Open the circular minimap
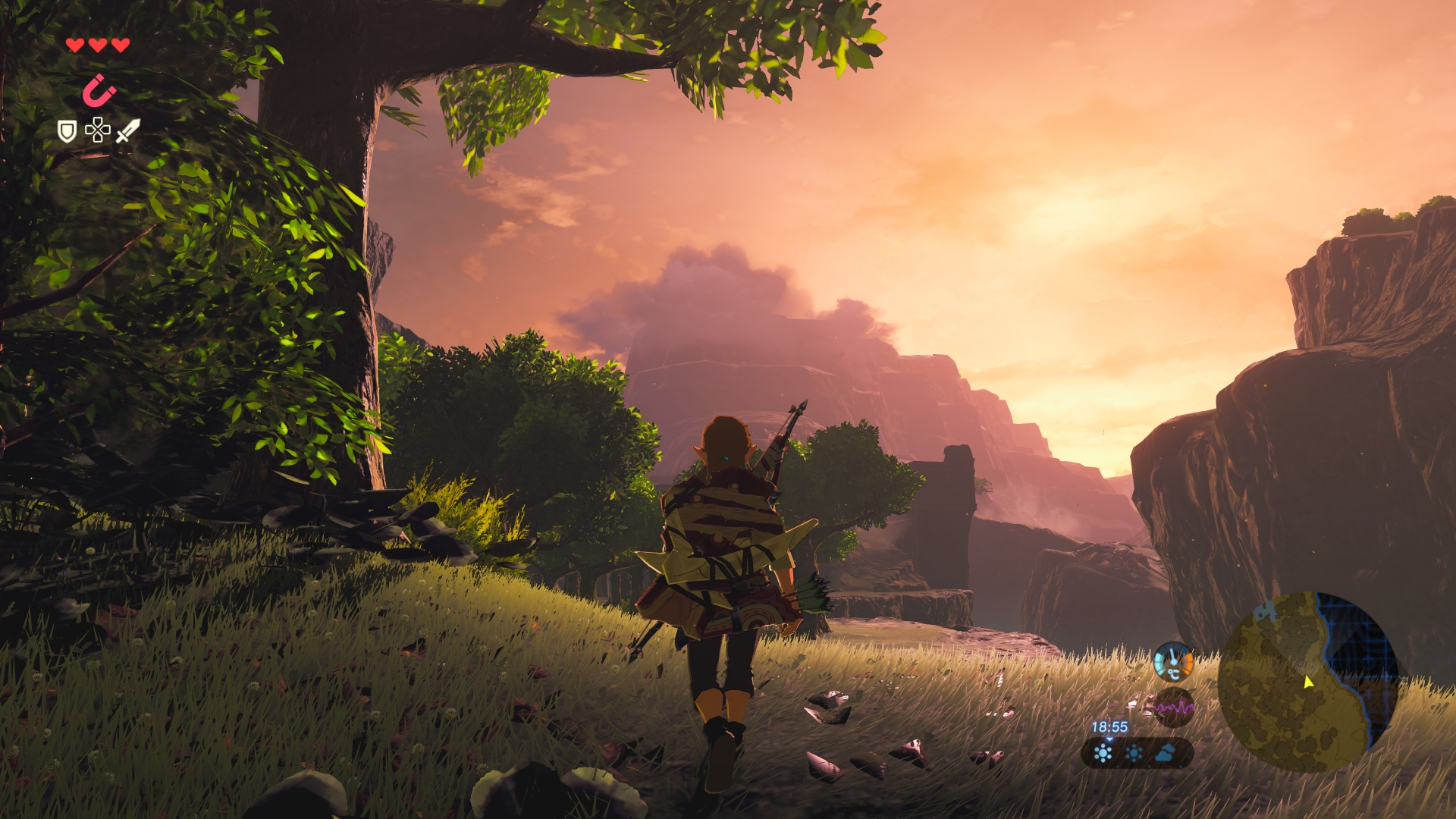 point(1307,681)
